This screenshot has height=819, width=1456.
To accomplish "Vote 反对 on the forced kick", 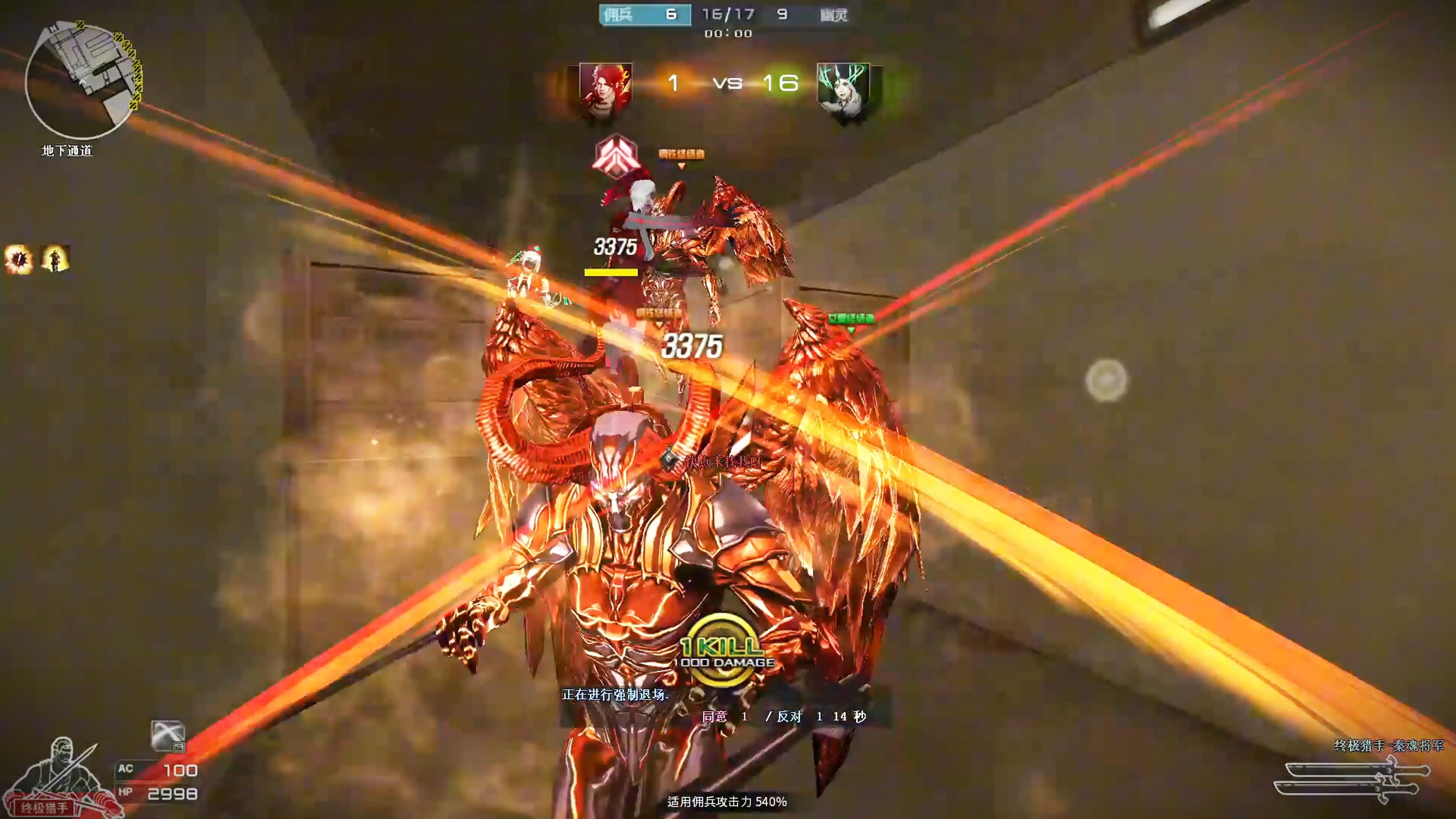I will click(x=789, y=717).
